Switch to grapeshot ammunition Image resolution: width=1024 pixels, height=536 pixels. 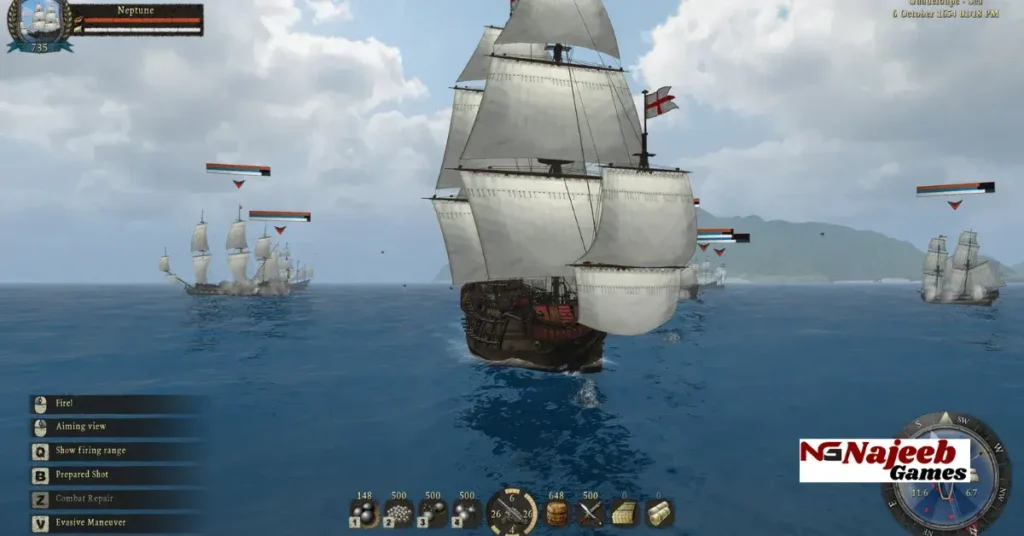point(399,513)
